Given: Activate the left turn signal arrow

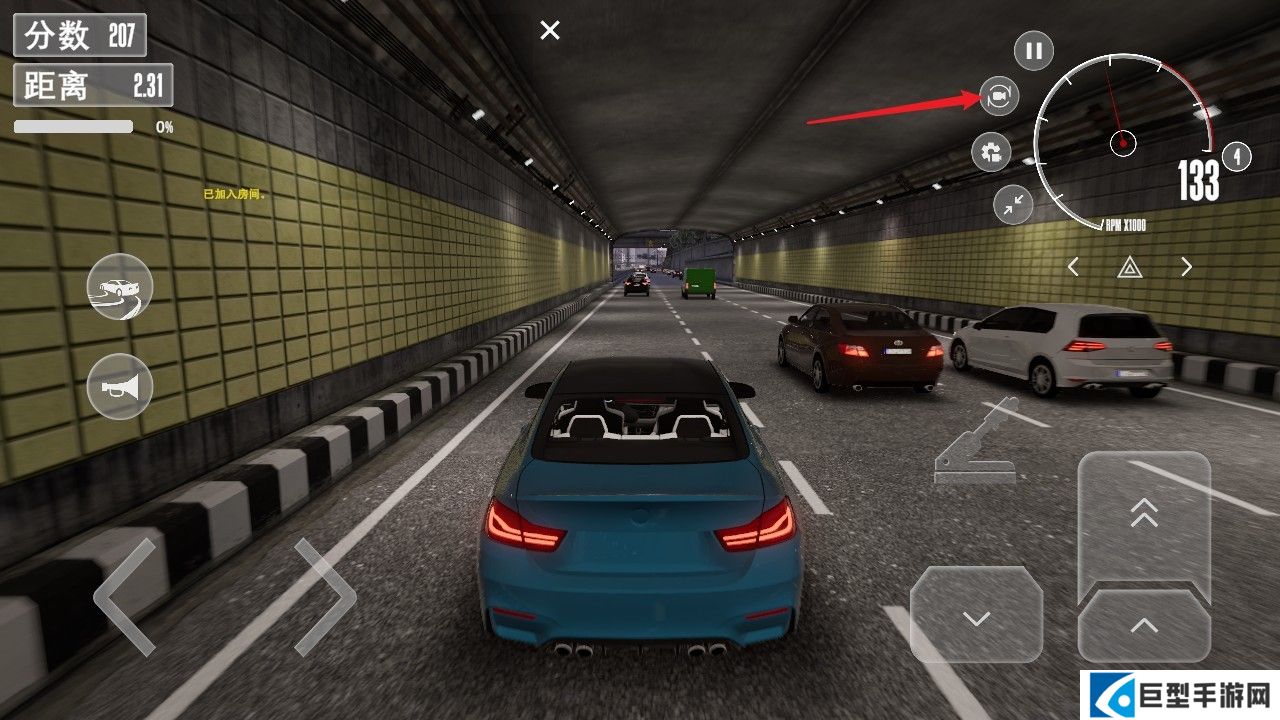Looking at the screenshot, I should click(x=1073, y=267).
